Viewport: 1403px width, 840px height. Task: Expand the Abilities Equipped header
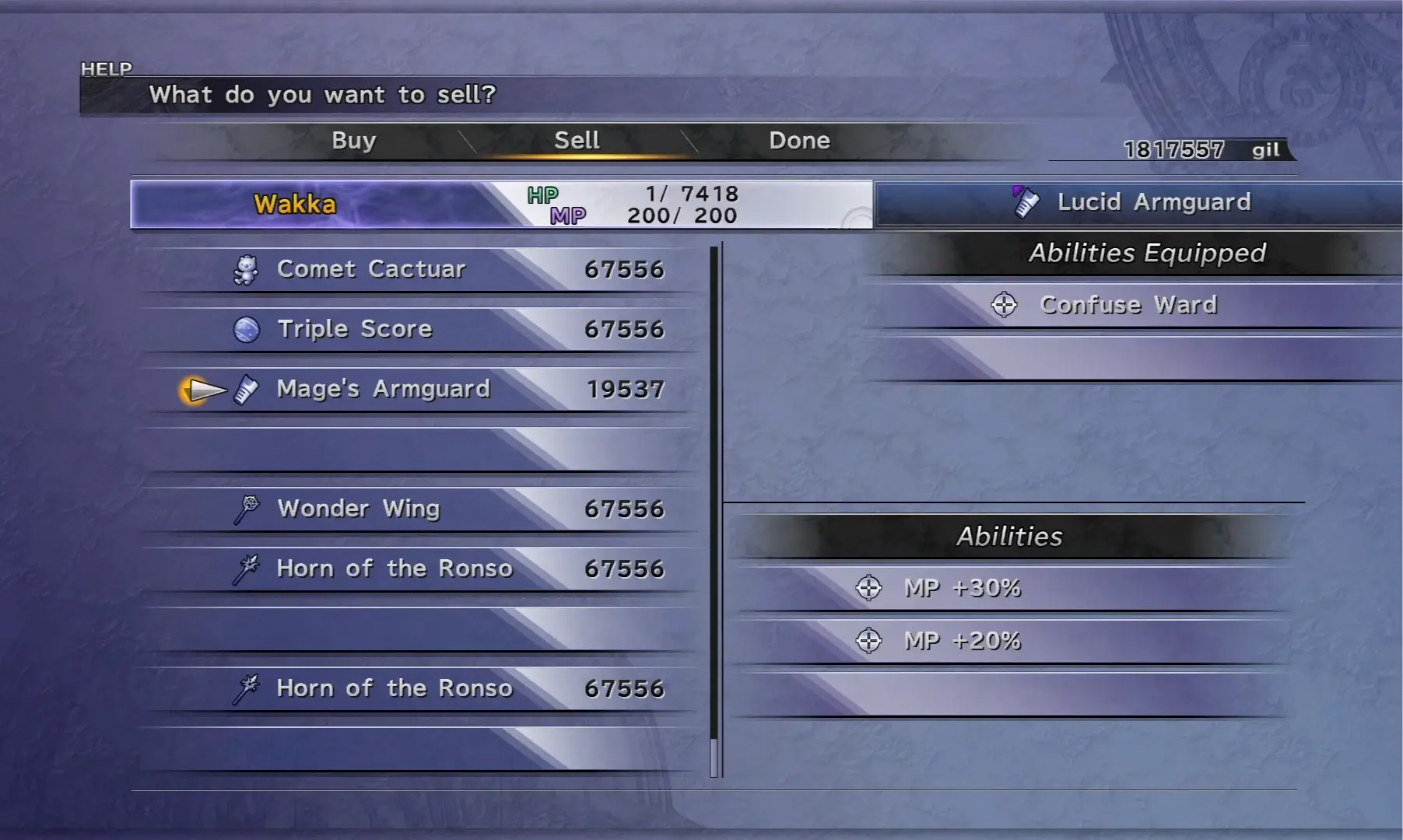click(1146, 253)
